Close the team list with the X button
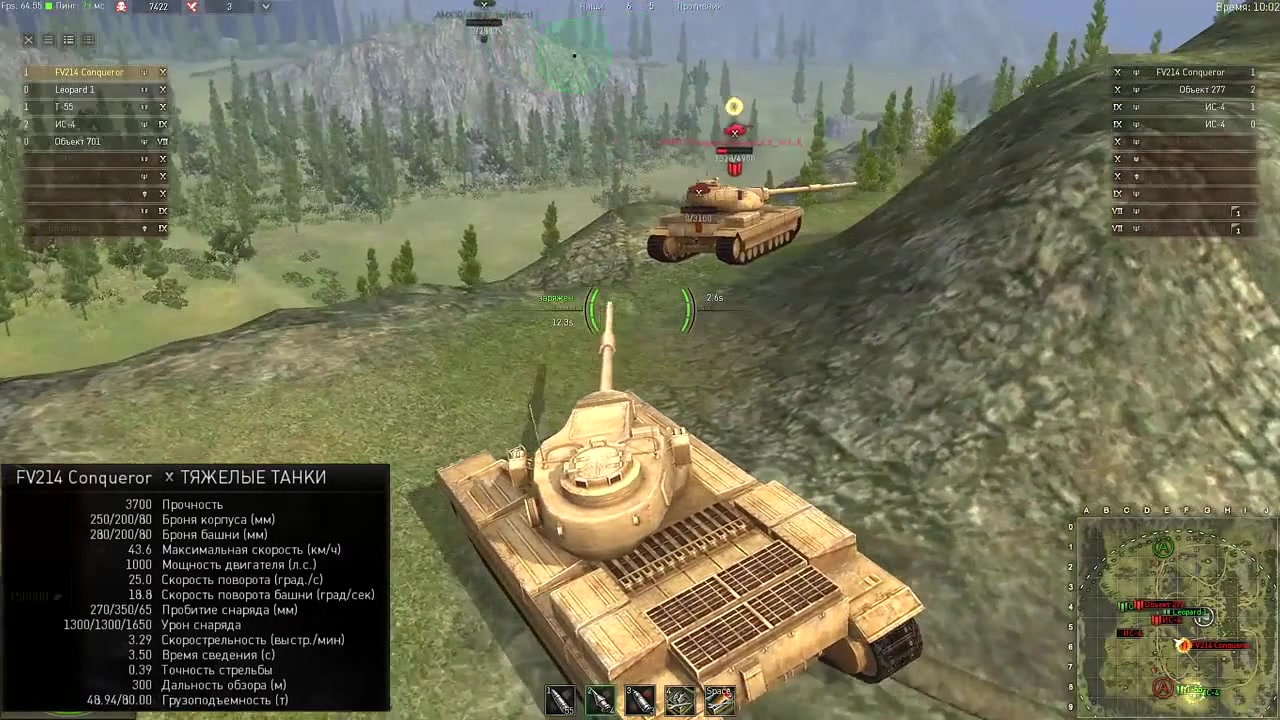 pyautogui.click(x=28, y=40)
